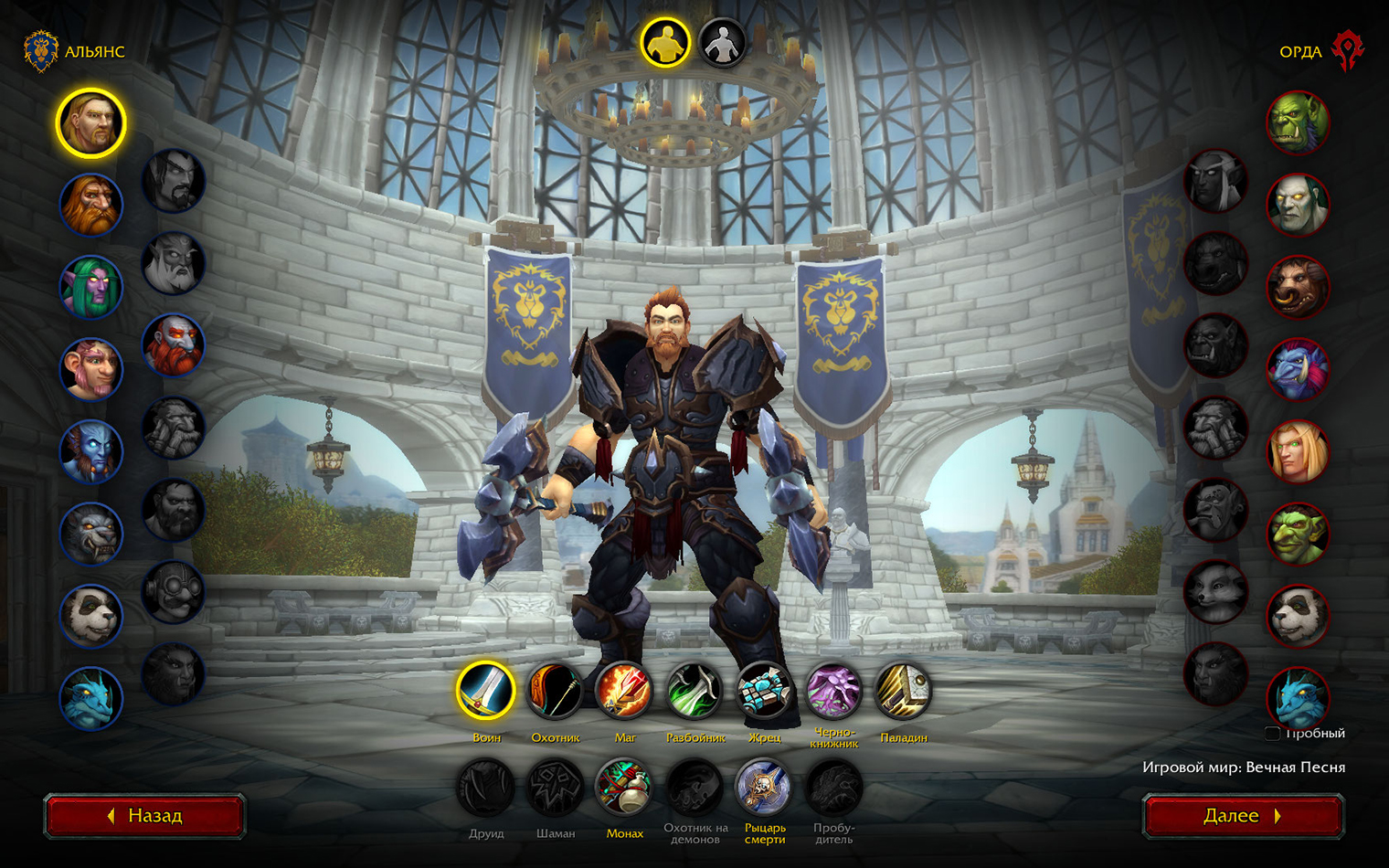Choose the Воин warrior class
This screenshot has width=1389, height=868.
pos(486,691)
